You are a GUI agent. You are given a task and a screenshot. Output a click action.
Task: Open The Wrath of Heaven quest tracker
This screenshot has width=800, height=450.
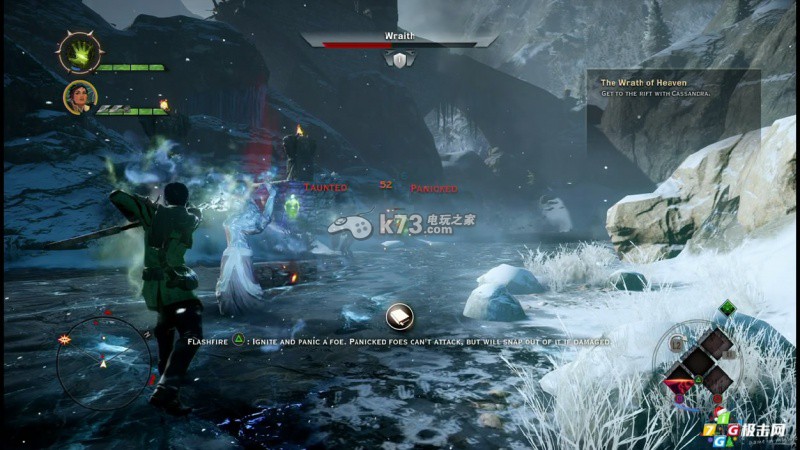pos(658,86)
